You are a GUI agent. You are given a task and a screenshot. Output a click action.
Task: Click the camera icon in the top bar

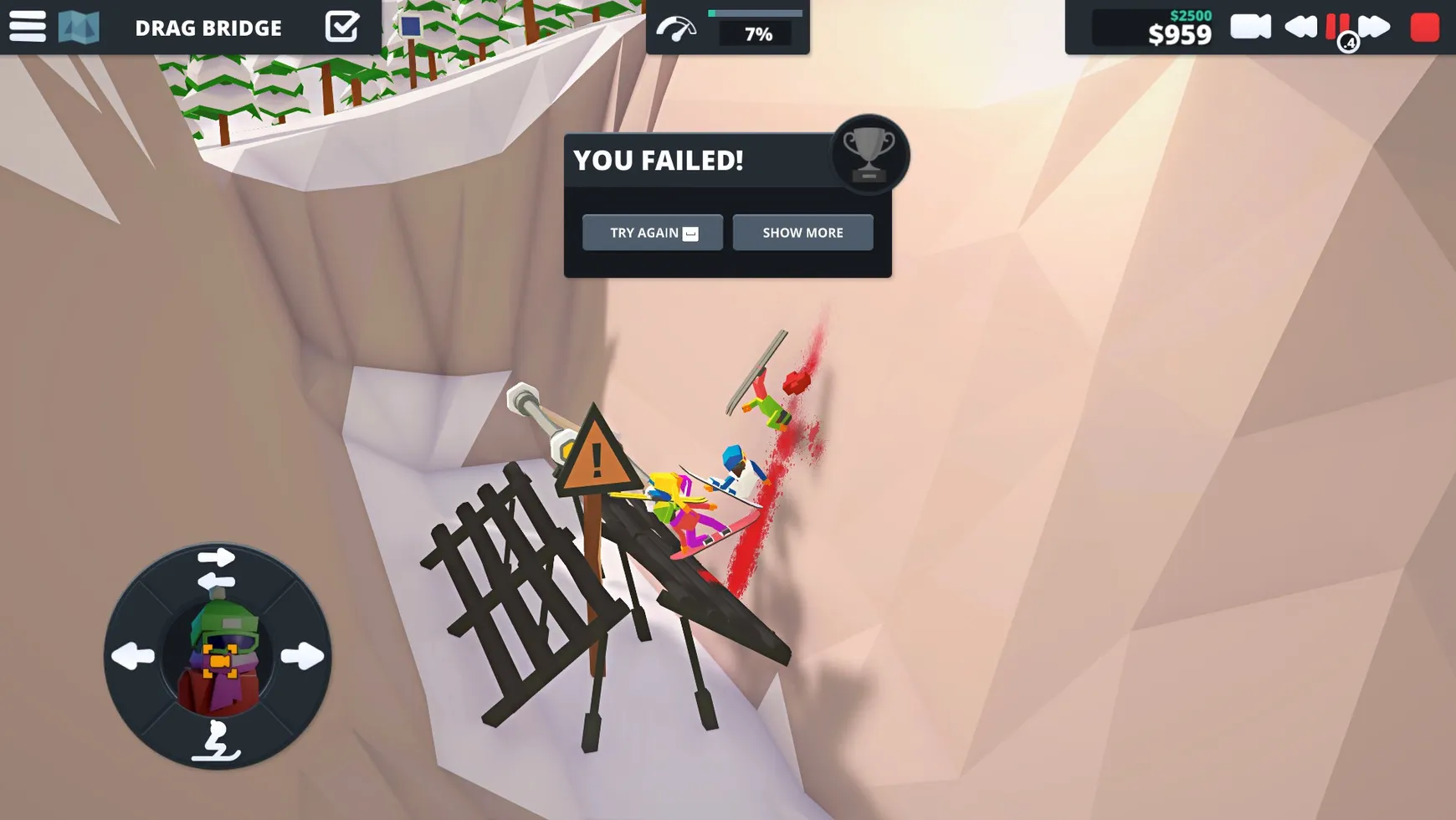(x=1250, y=27)
